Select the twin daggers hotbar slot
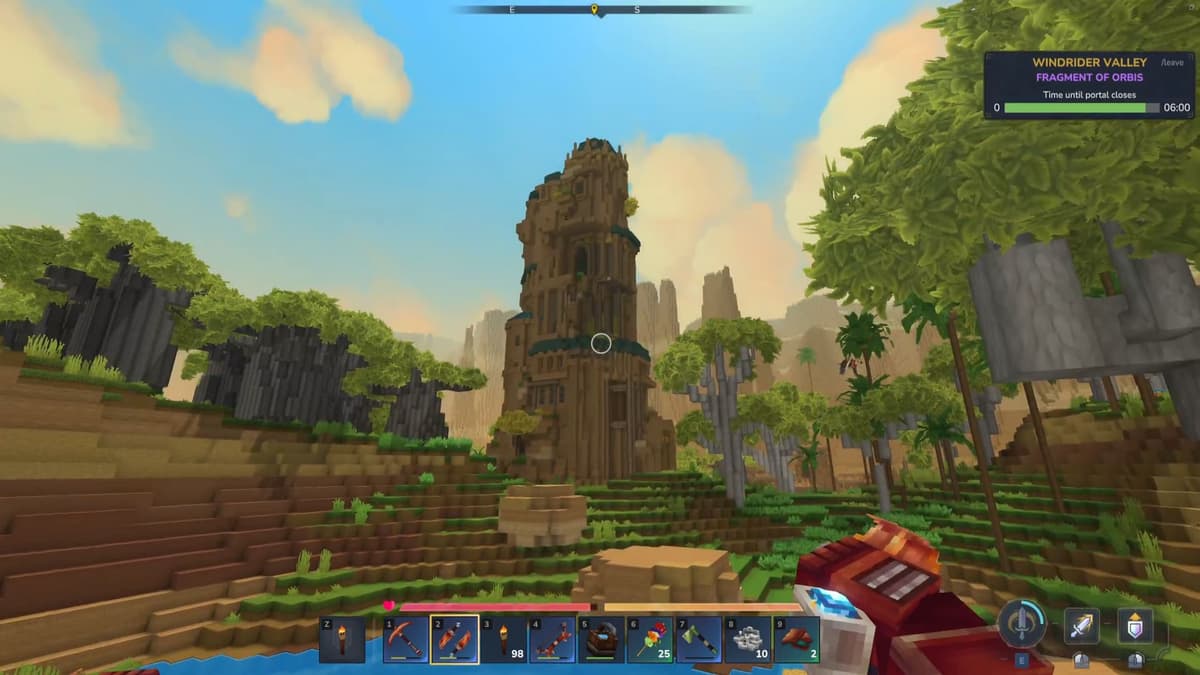This screenshot has height=675, width=1200. [454, 640]
